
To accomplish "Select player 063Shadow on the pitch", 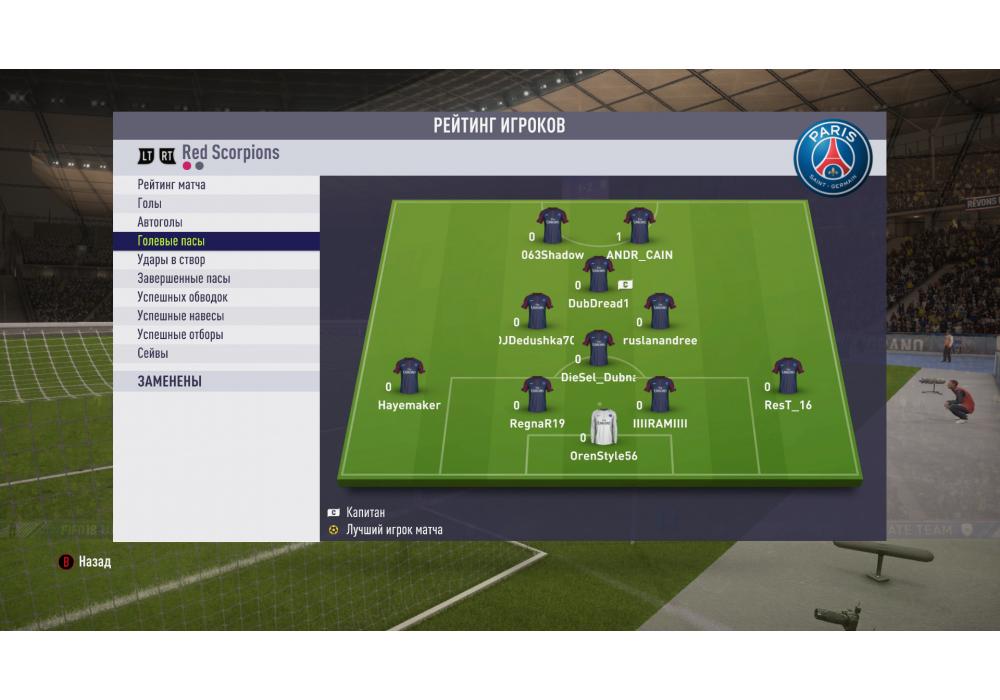I will pos(552,226).
